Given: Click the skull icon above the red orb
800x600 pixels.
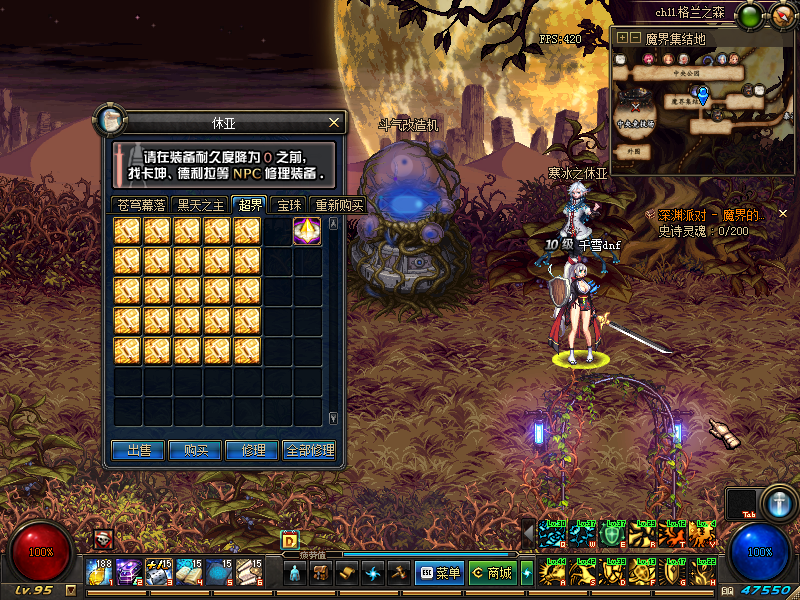Looking at the screenshot, I should pyautogui.click(x=103, y=540).
